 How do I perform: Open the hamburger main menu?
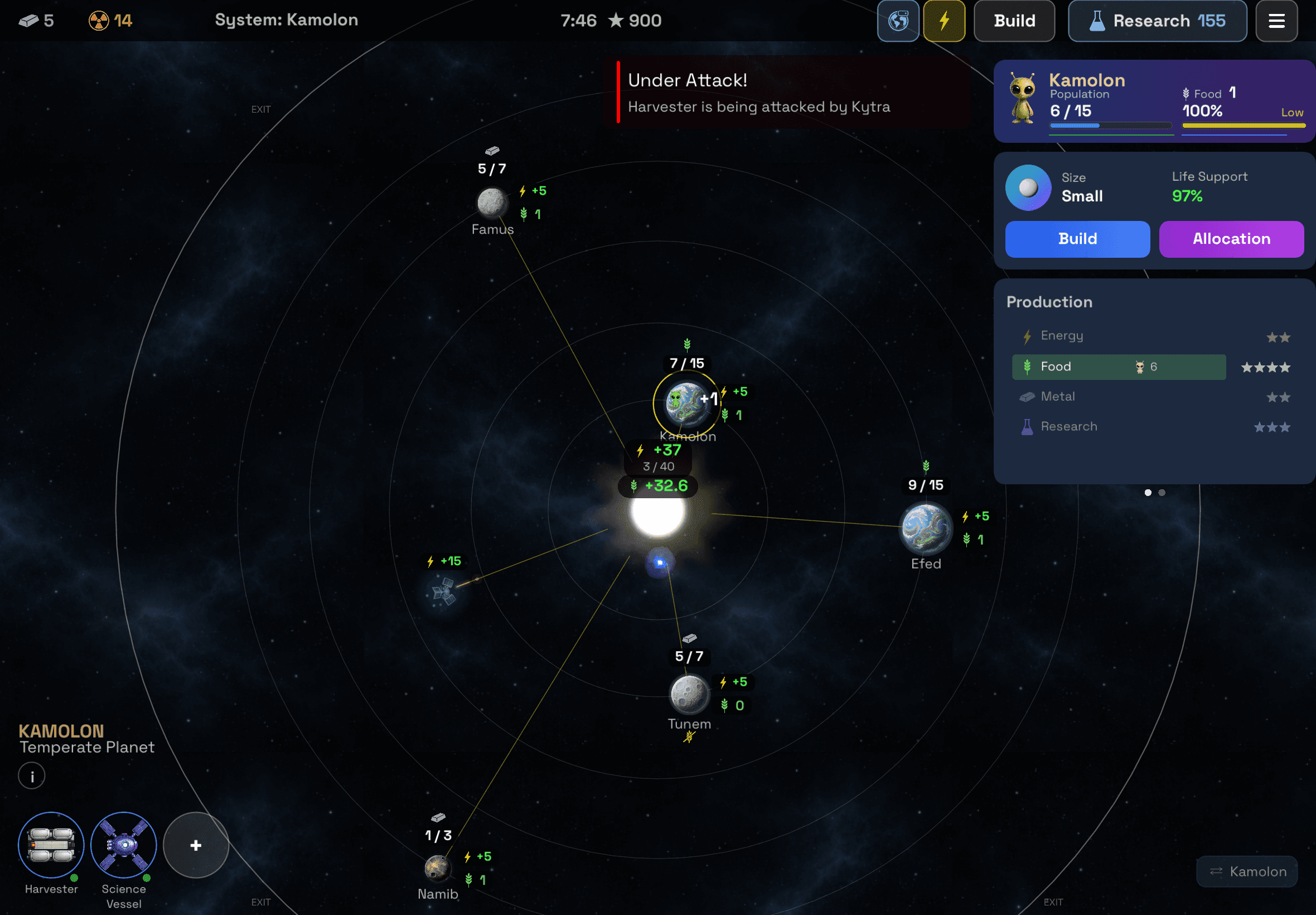pos(1276,21)
